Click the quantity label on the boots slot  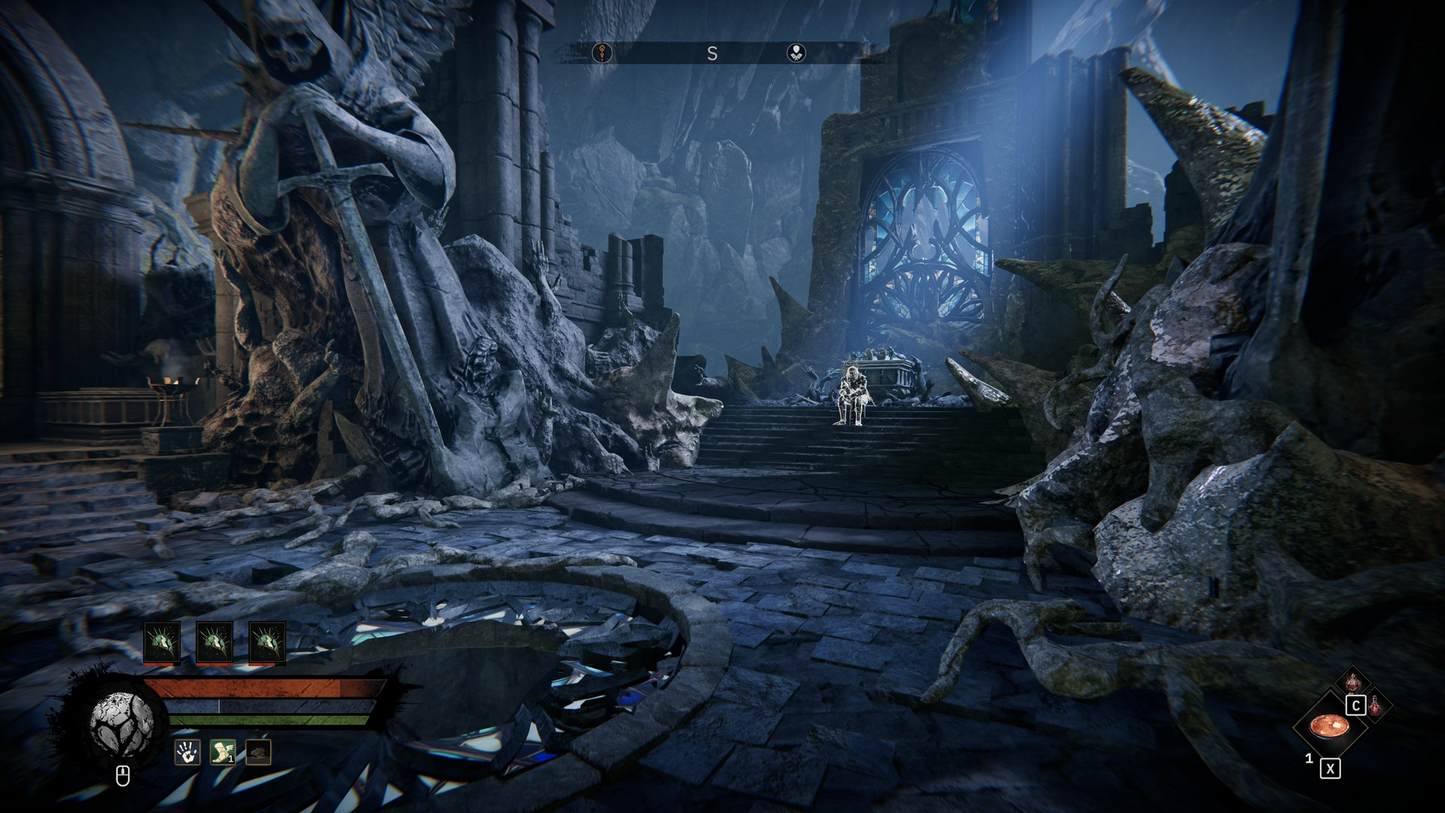pos(231,759)
